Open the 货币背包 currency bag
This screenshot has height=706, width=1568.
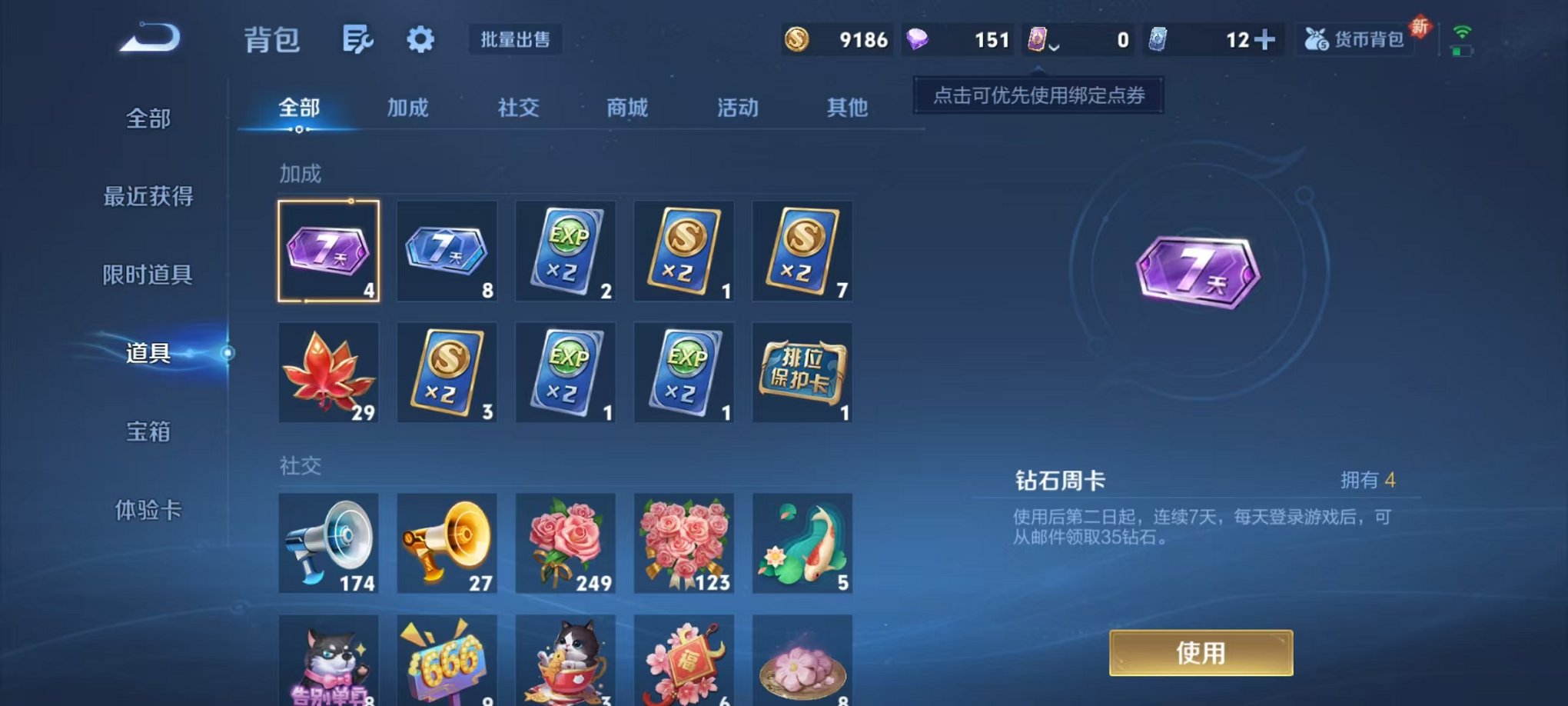point(1355,39)
